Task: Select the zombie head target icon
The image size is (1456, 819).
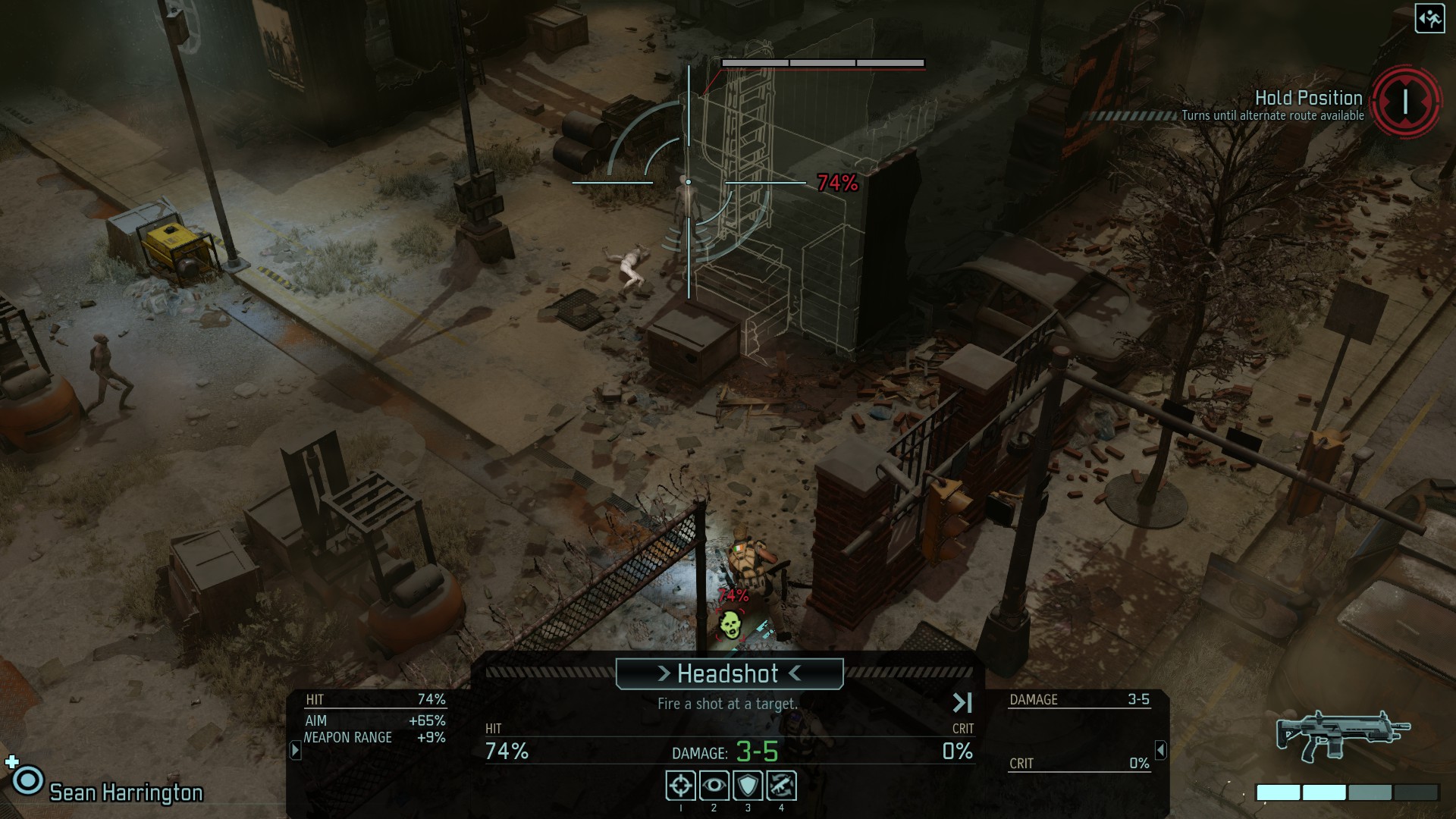Action: pyautogui.click(x=730, y=623)
